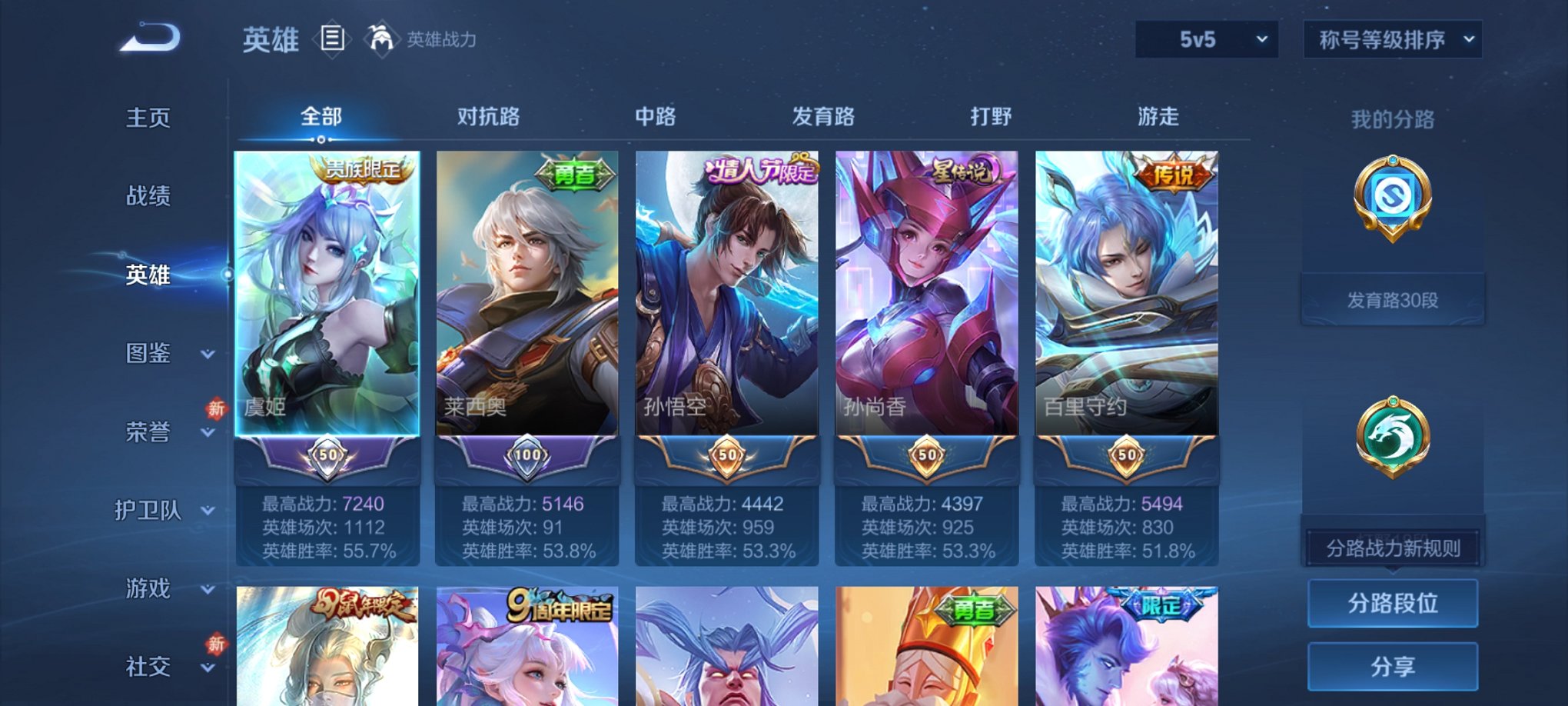Viewport: 1568px width, 706px height.
Task: Select the 主页 home icon in sidebar
Action: tap(149, 118)
